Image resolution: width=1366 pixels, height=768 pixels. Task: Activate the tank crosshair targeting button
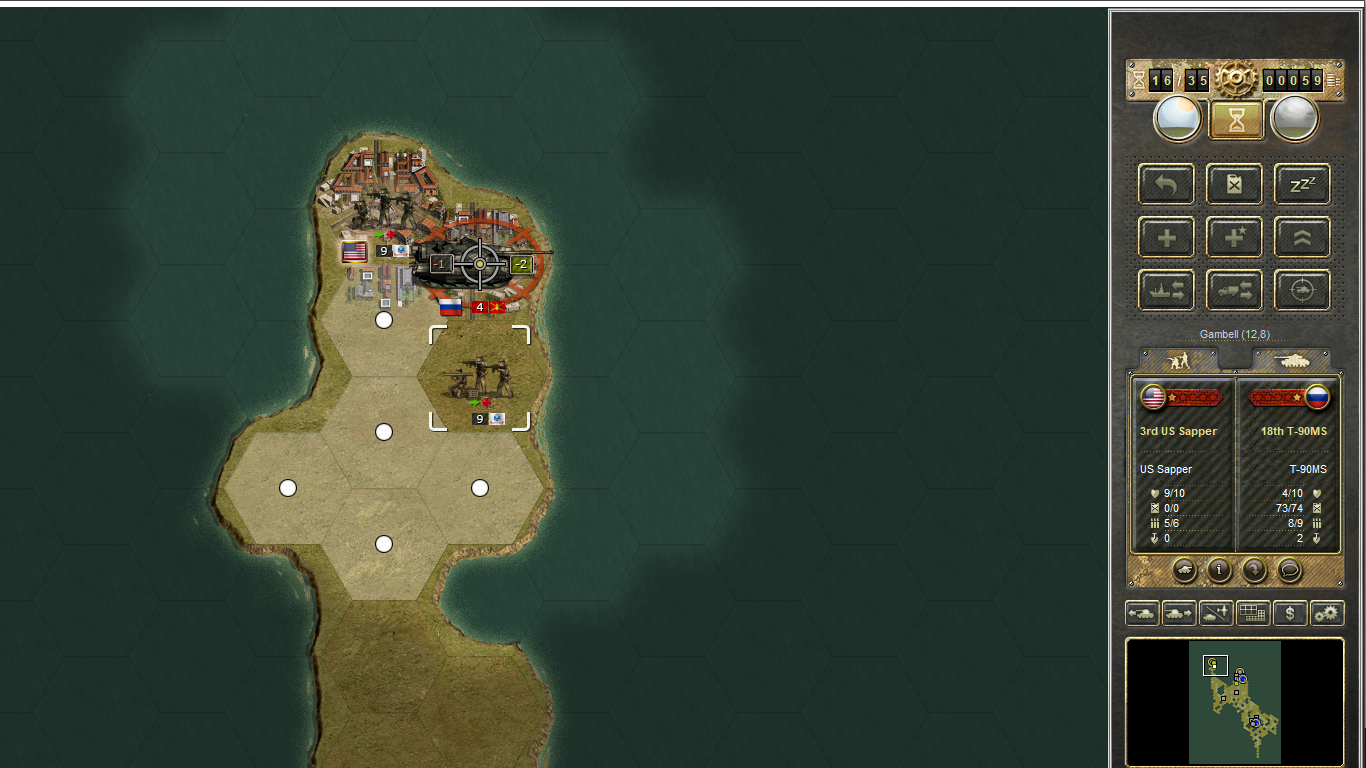click(1302, 291)
